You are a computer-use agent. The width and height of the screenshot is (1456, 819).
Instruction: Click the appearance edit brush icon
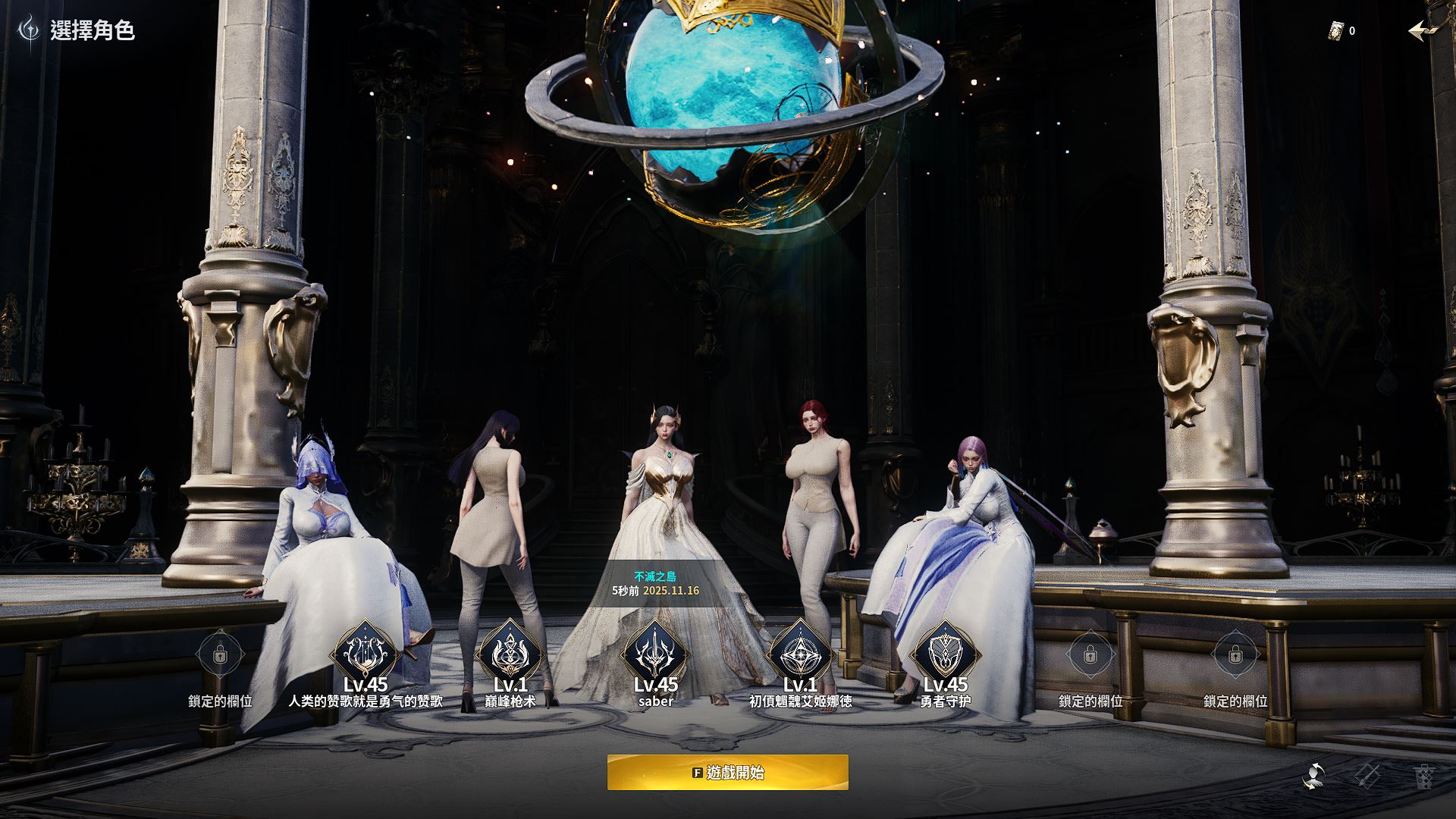pos(1367,776)
